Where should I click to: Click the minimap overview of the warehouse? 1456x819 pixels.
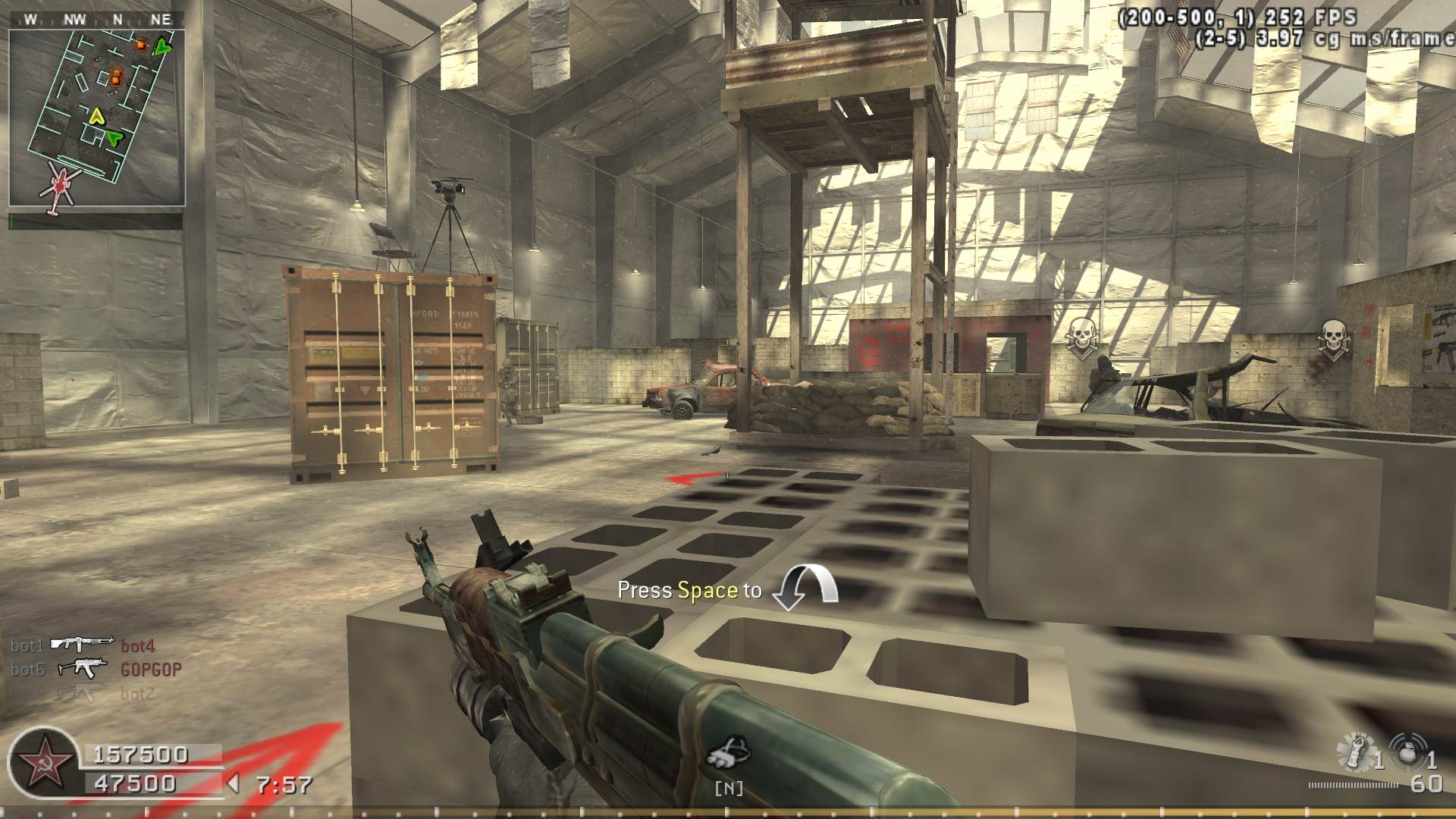click(x=97, y=118)
